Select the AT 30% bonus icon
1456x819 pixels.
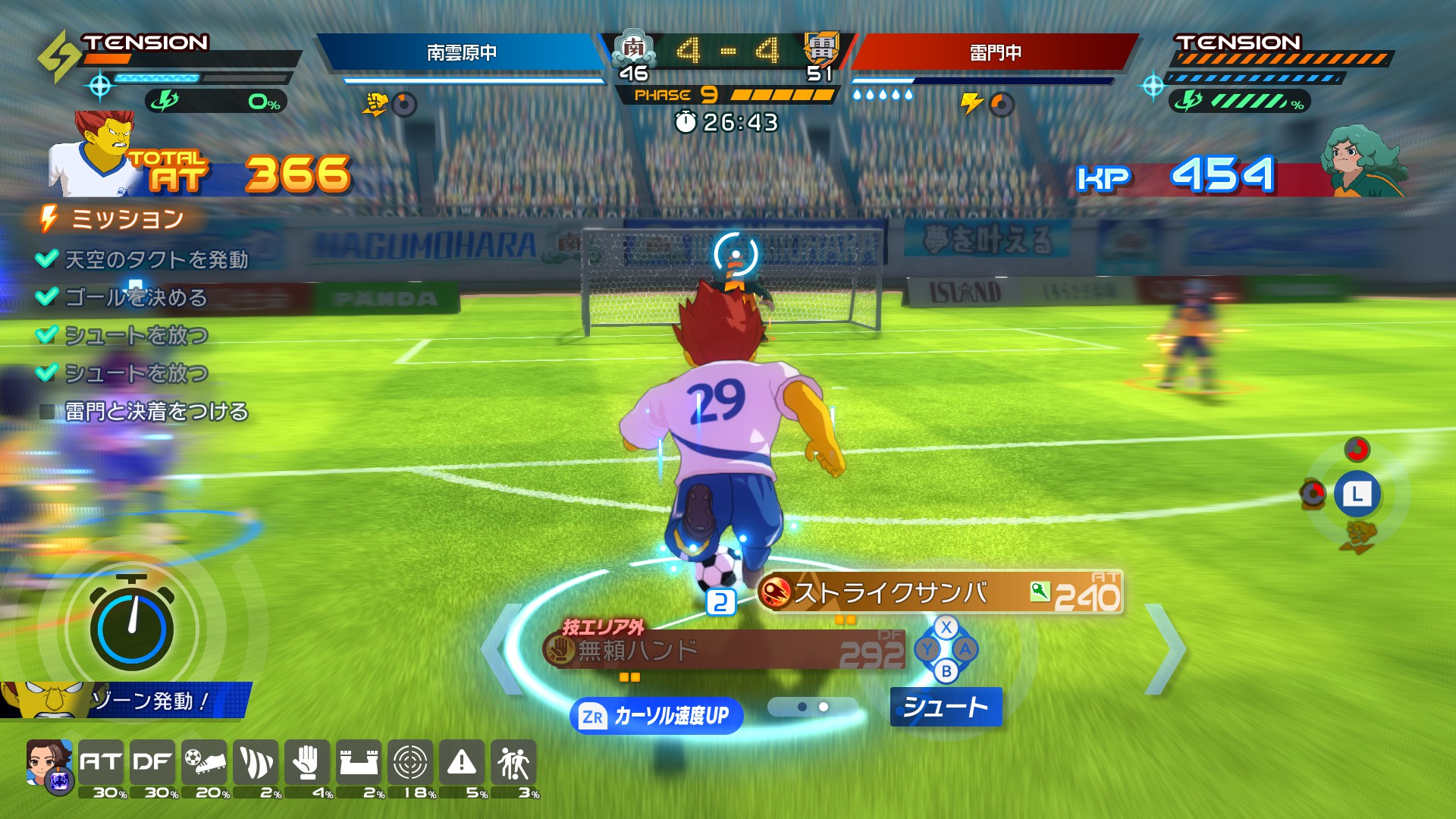[101, 762]
